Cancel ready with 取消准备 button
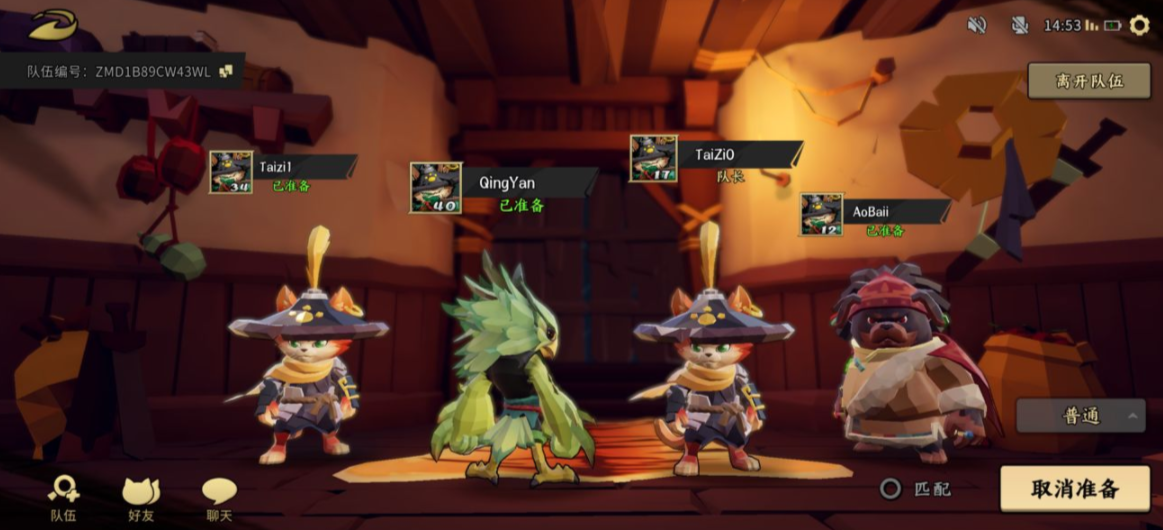 coord(1075,489)
